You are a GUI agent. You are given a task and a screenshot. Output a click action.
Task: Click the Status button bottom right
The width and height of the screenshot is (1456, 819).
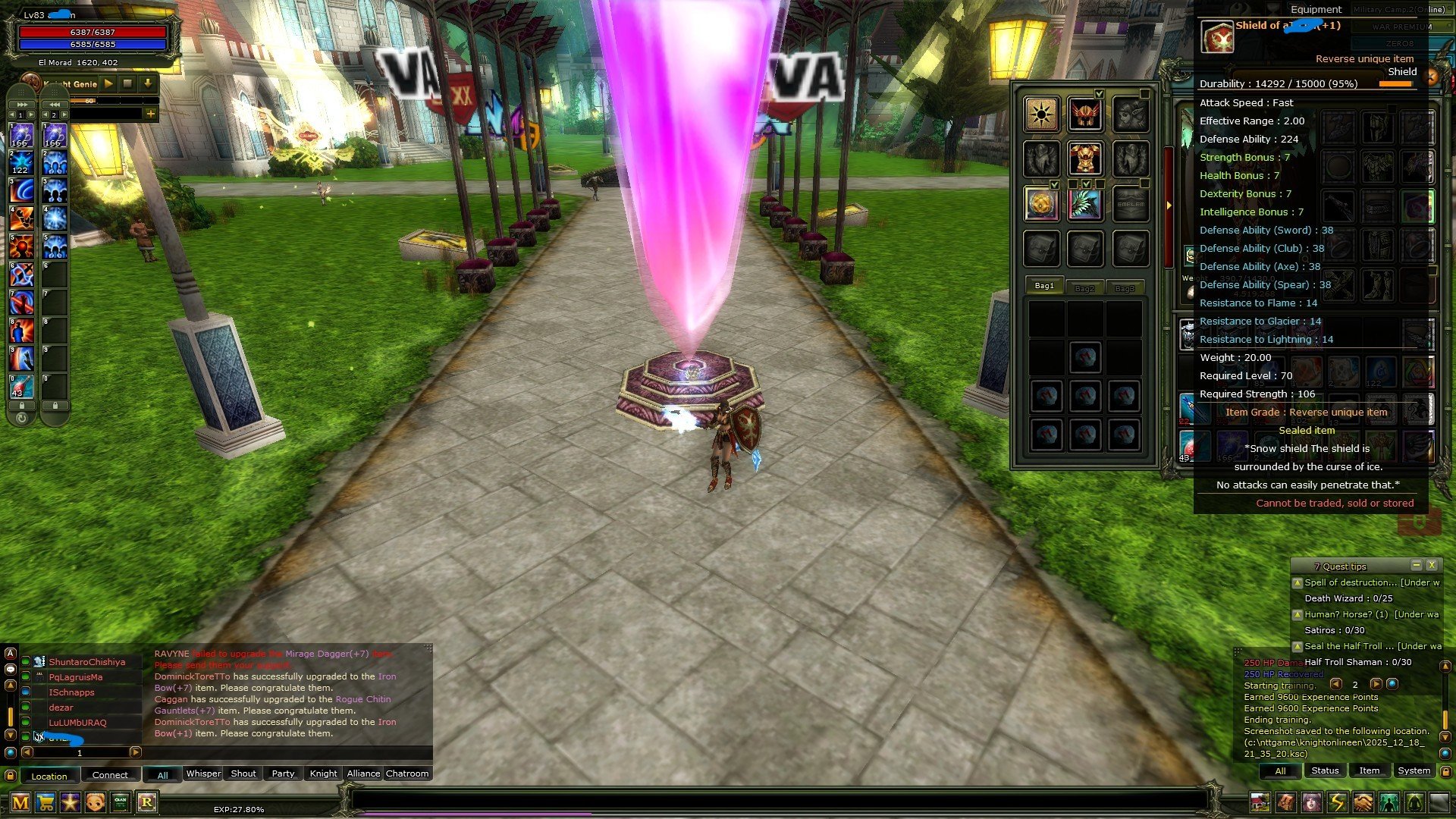[x=1324, y=770]
